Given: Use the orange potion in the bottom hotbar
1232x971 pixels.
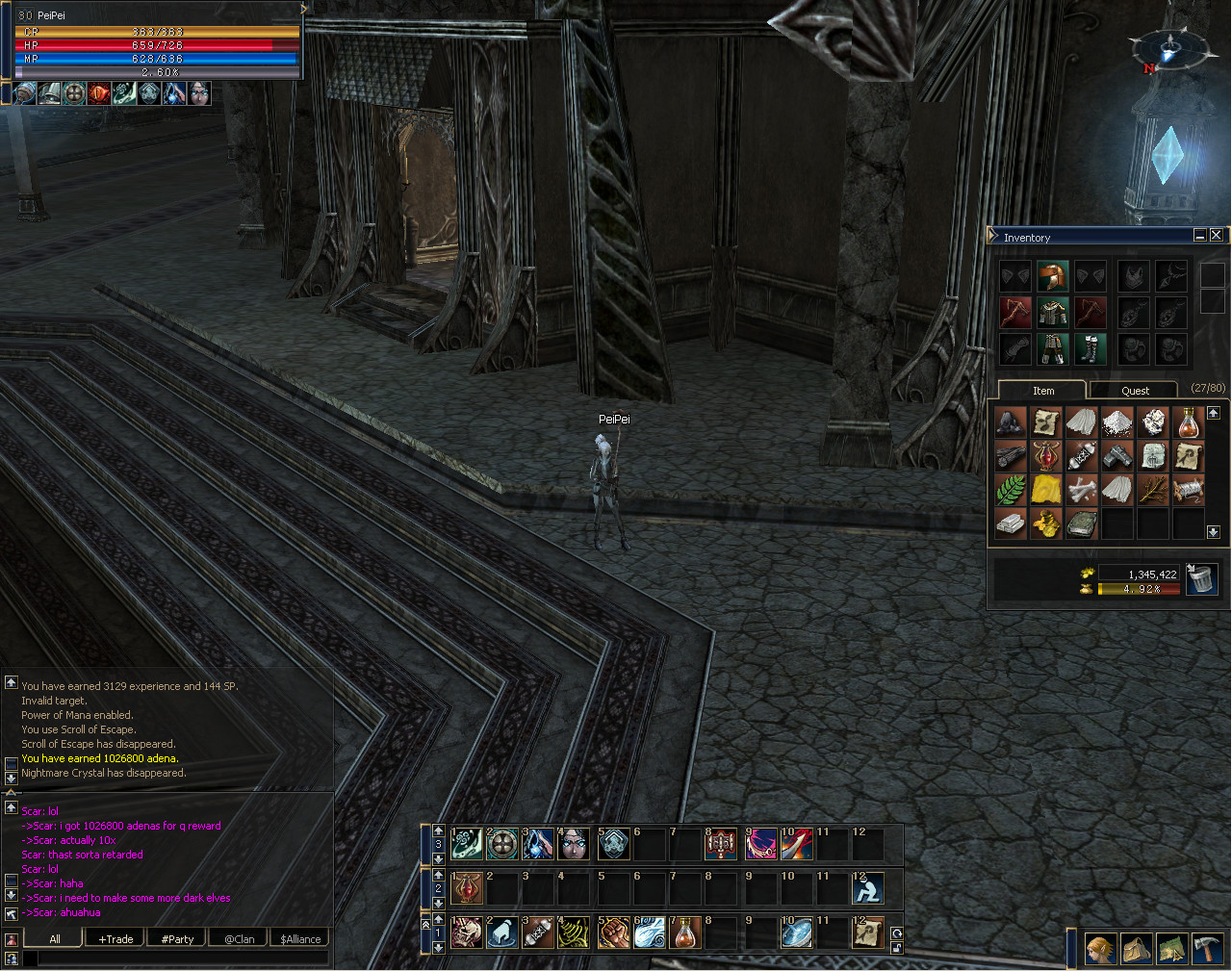Looking at the screenshot, I should pos(684,933).
